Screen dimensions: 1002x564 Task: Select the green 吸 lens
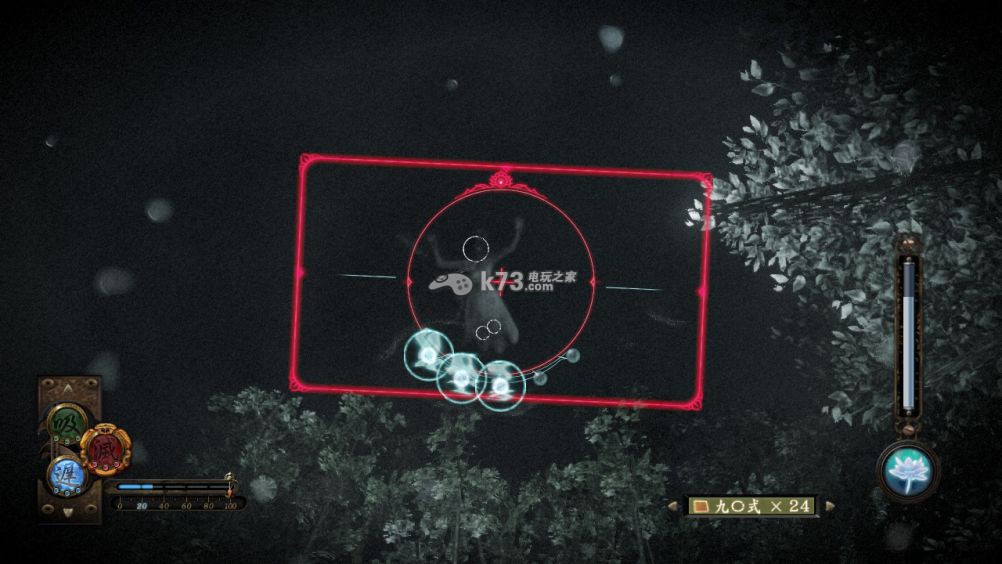pos(66,423)
